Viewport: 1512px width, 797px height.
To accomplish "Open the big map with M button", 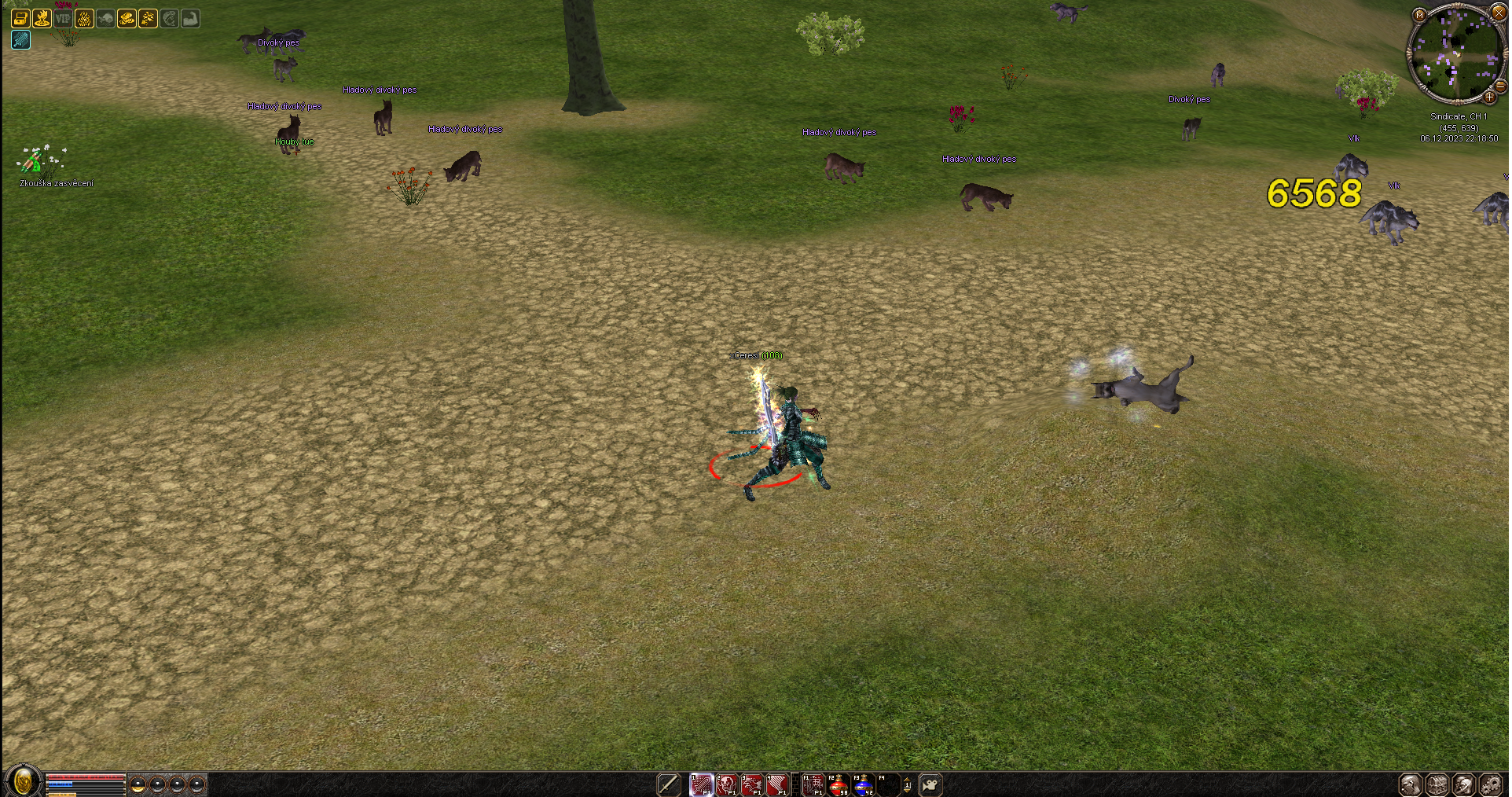I will (1419, 14).
